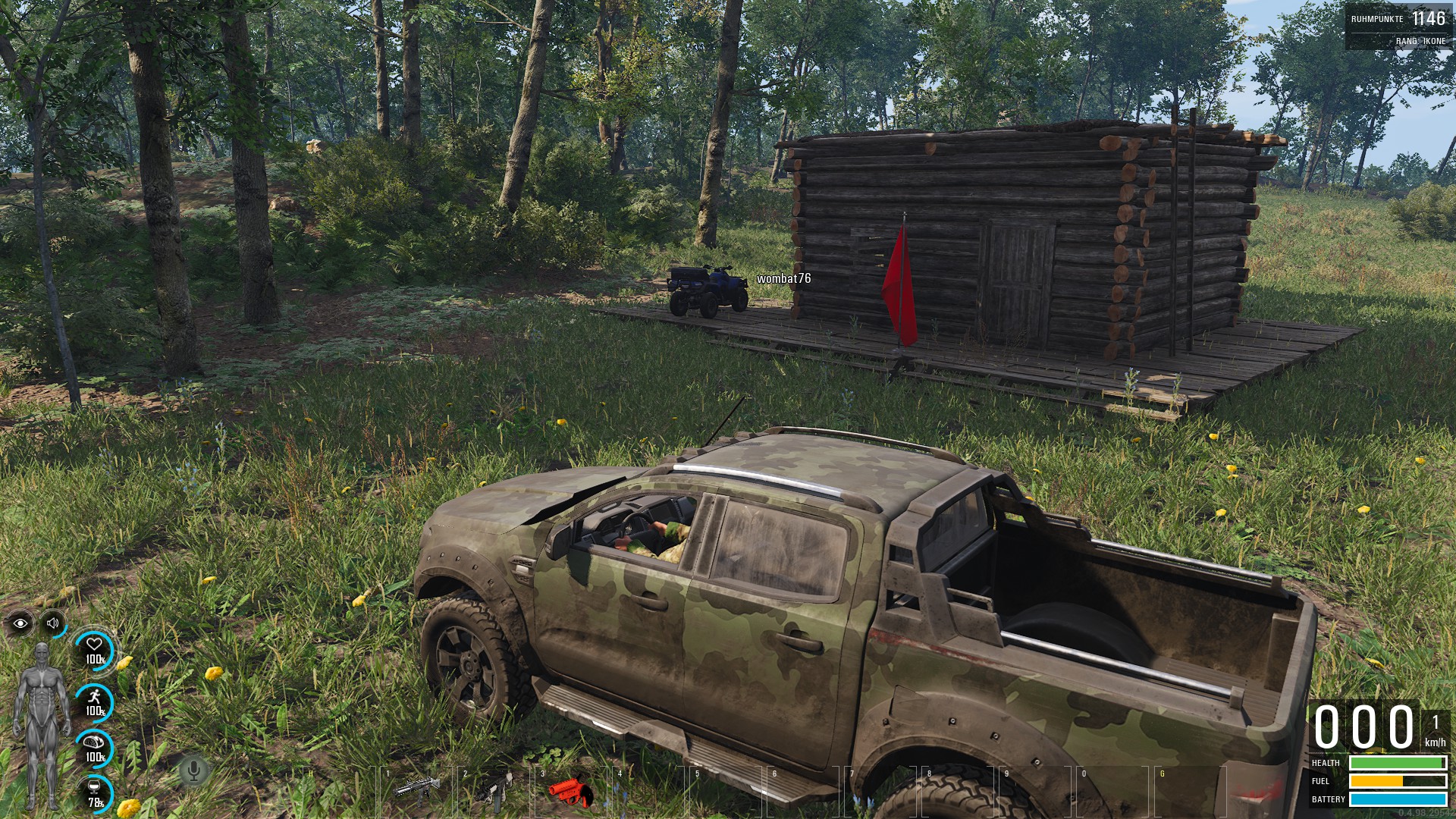Click the eye visibility indicator icon
This screenshot has height=819, width=1456.
pos(20,623)
